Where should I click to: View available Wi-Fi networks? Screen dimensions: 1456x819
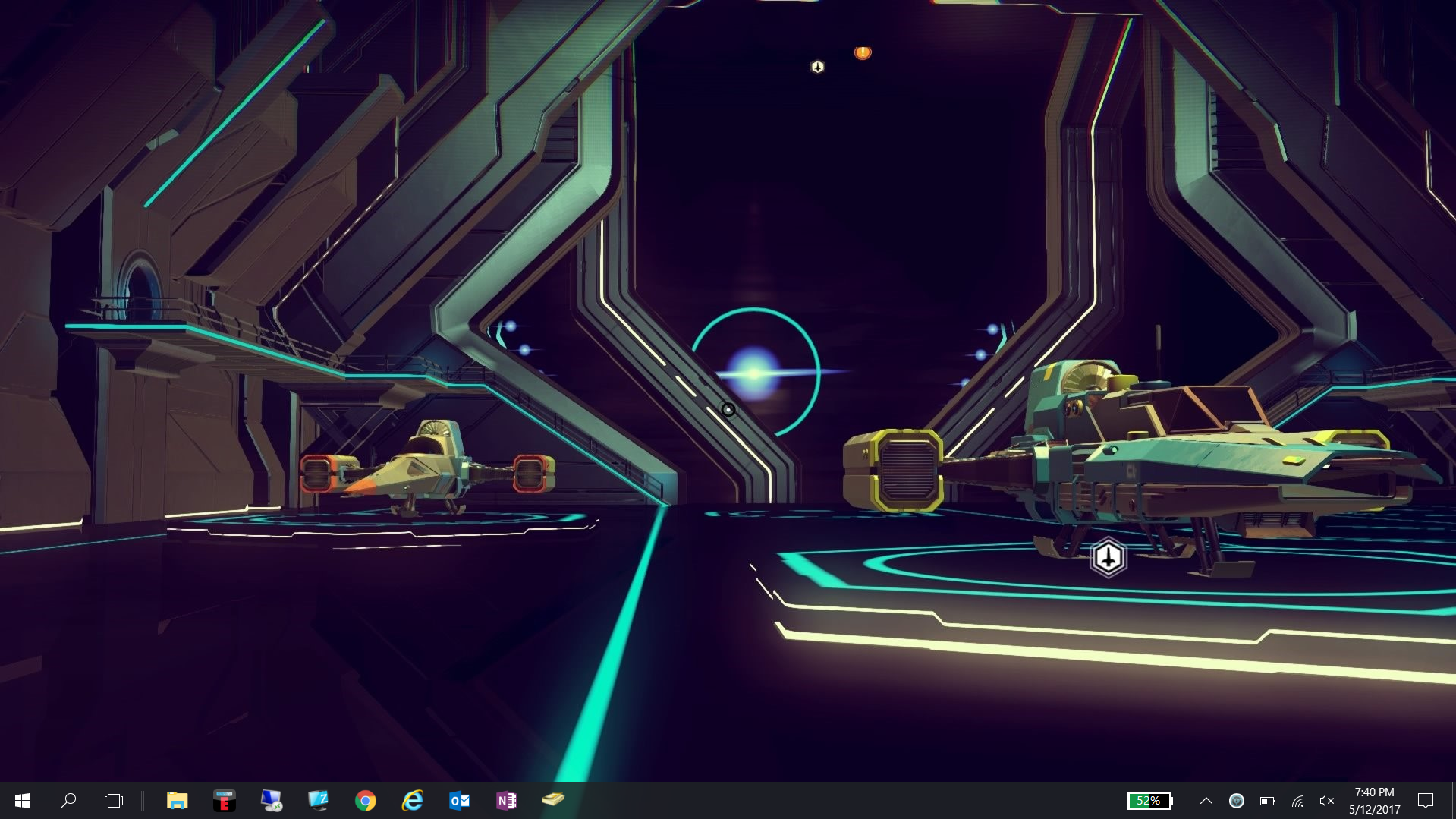pos(1298,800)
